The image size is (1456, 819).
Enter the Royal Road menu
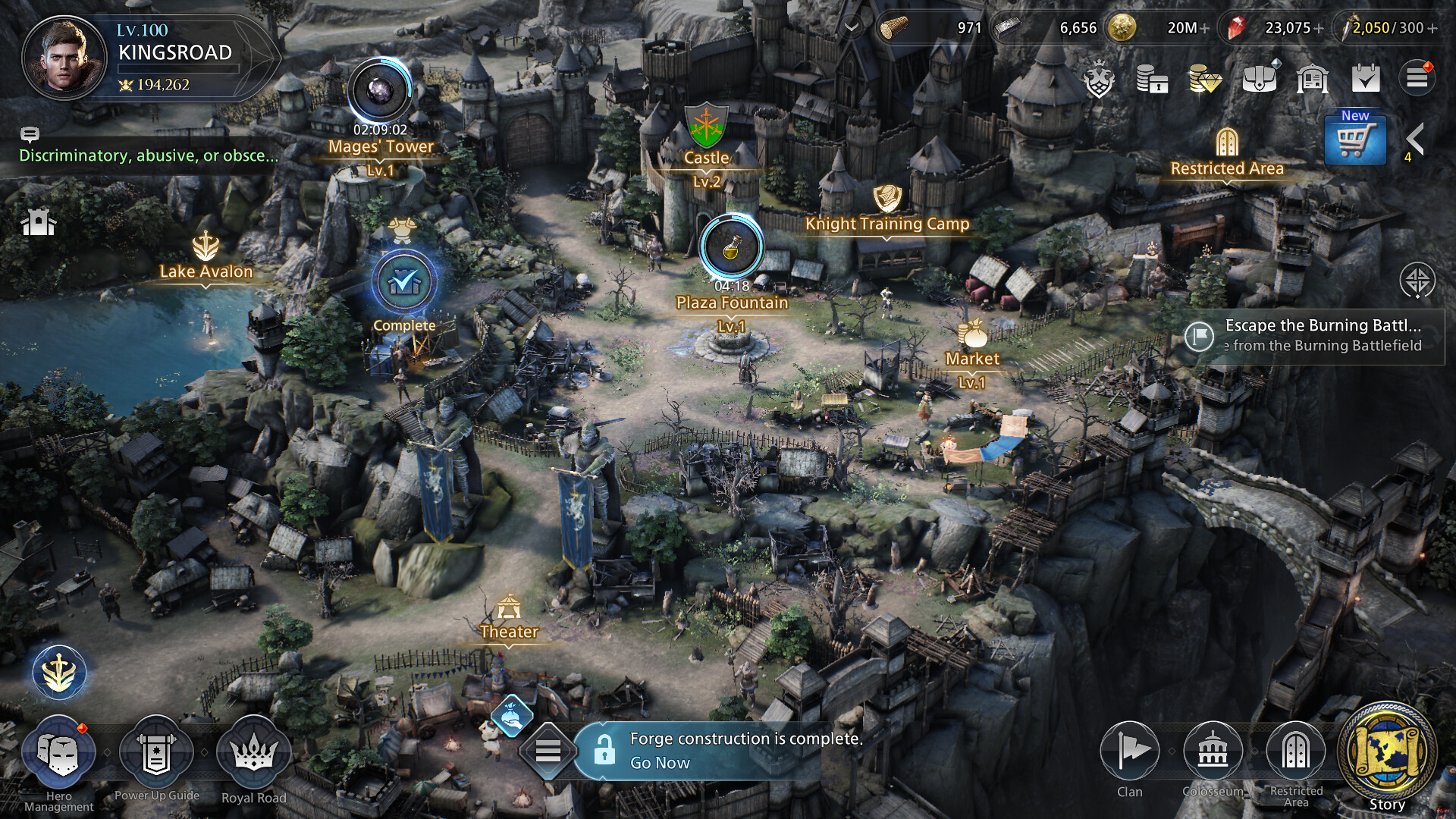pos(253,753)
